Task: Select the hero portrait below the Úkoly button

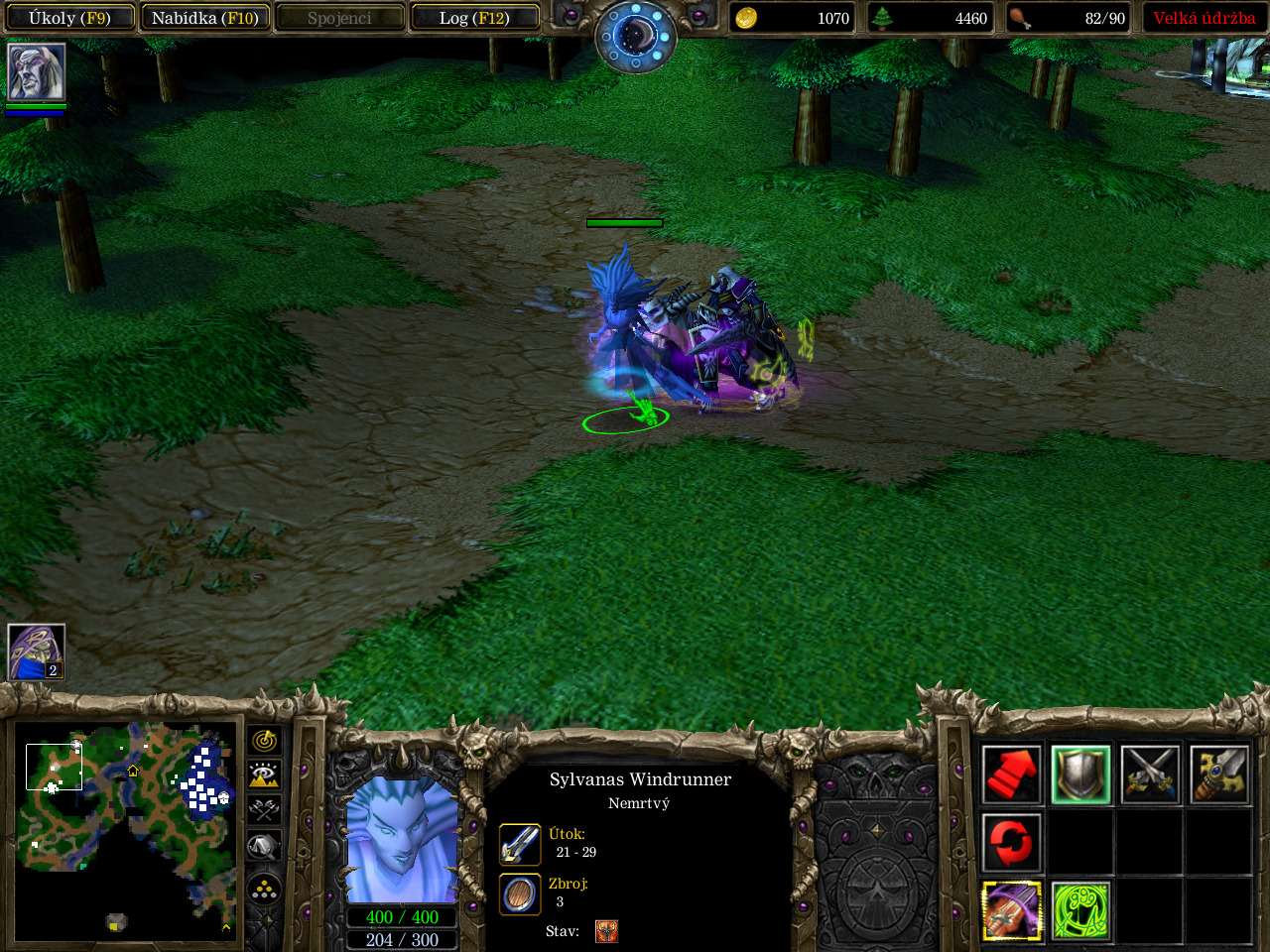Action: tap(37, 71)
